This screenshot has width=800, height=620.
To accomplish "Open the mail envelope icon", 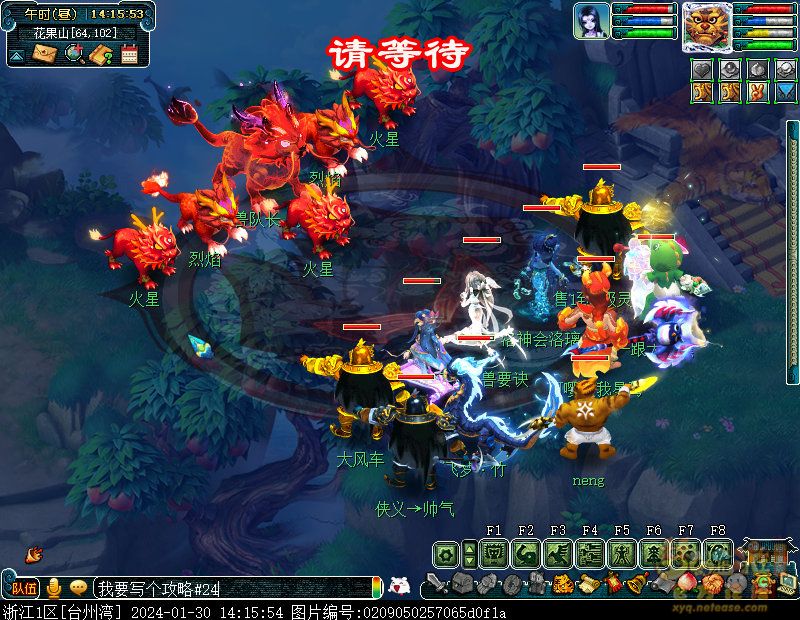I will (43, 54).
